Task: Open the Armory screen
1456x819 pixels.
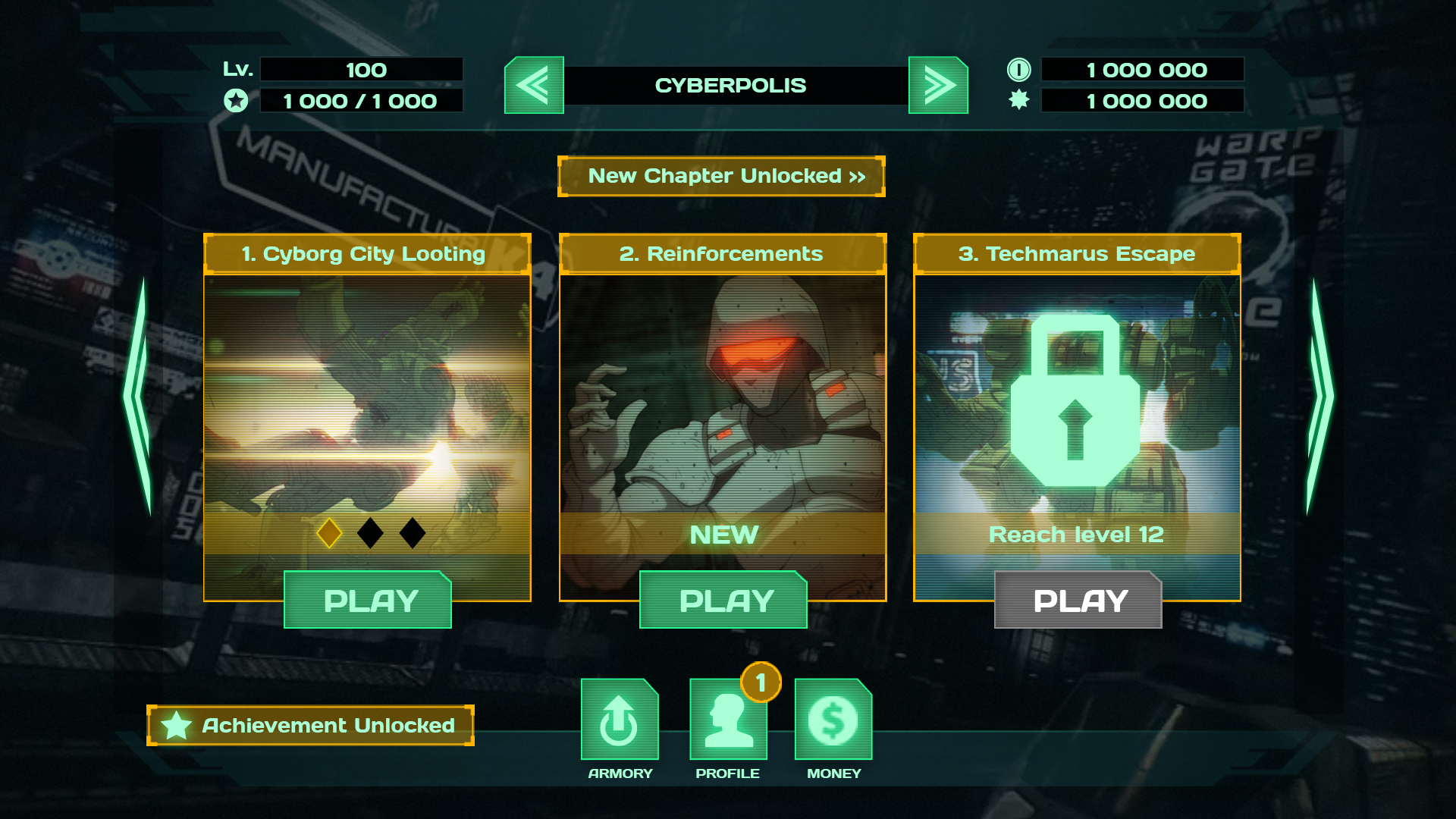Action: pos(619,719)
